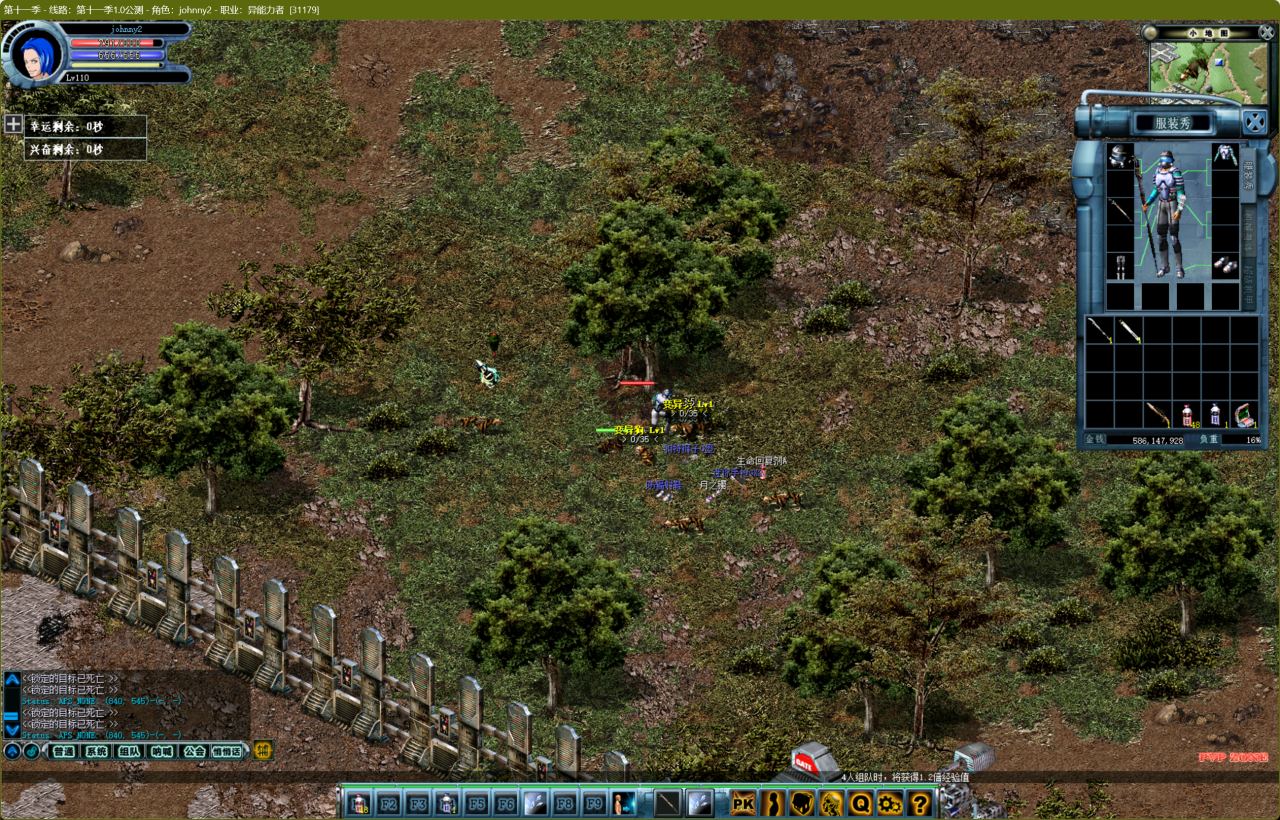Image resolution: width=1280 pixels, height=820 pixels.
Task: Select the equipped boots slot
Action: (x=1225, y=266)
